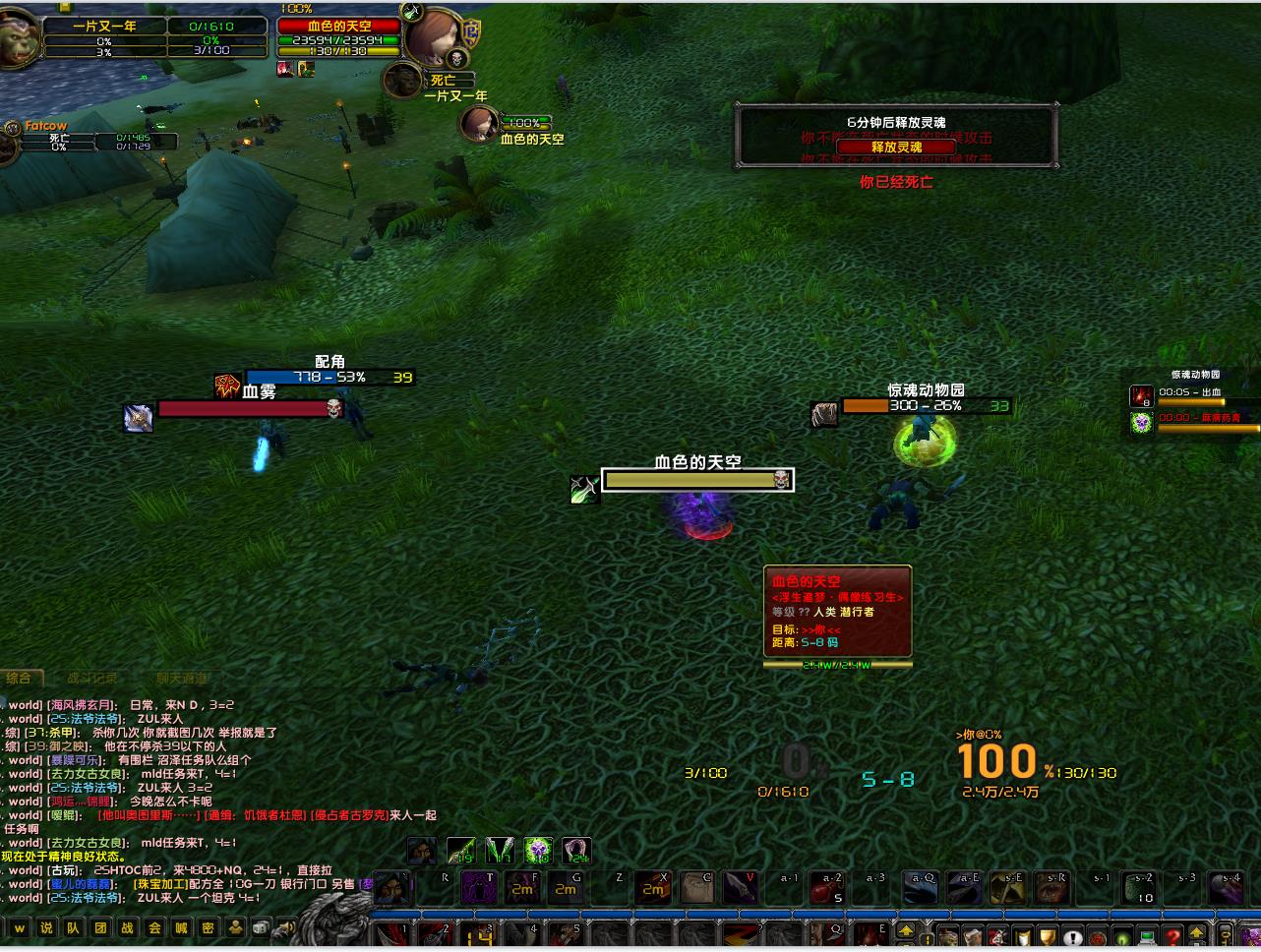Switch to the 综合 chat tab
This screenshot has width=1261, height=952.
19,678
